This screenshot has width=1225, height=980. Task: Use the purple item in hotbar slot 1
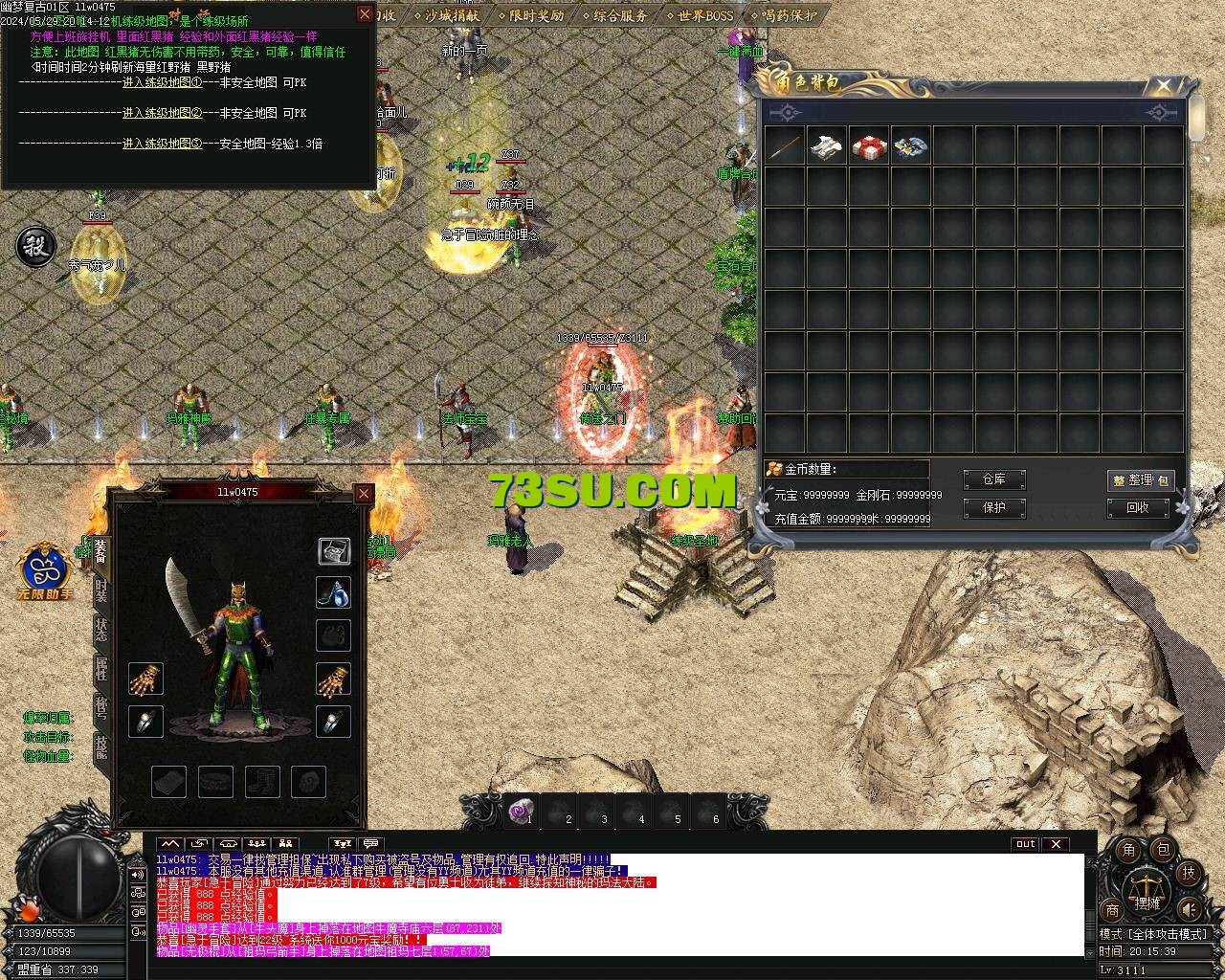[x=522, y=811]
